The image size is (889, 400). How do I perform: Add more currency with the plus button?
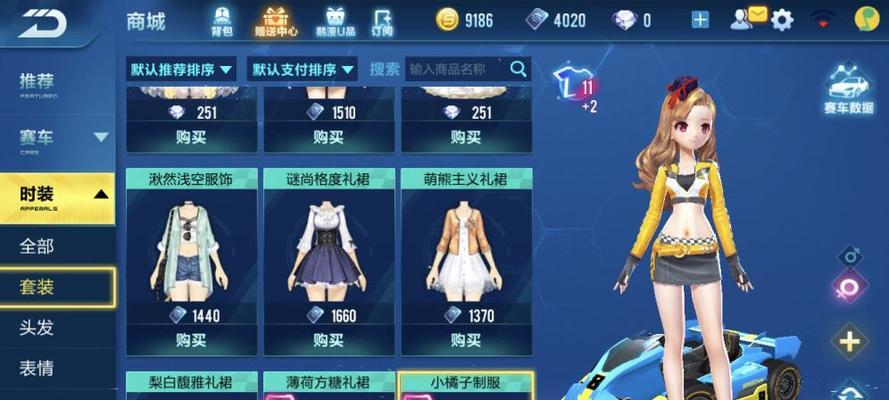coord(700,20)
